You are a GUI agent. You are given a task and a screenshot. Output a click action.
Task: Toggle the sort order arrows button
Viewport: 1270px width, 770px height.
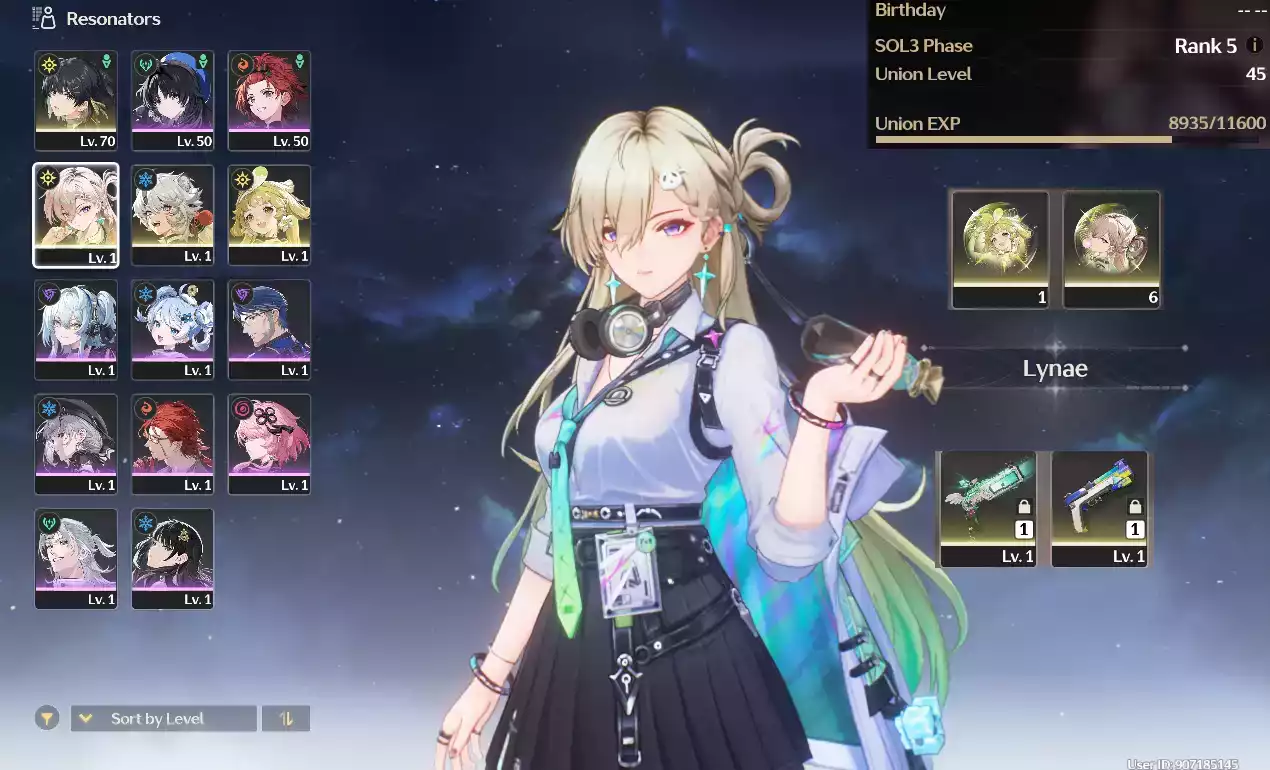coord(286,718)
